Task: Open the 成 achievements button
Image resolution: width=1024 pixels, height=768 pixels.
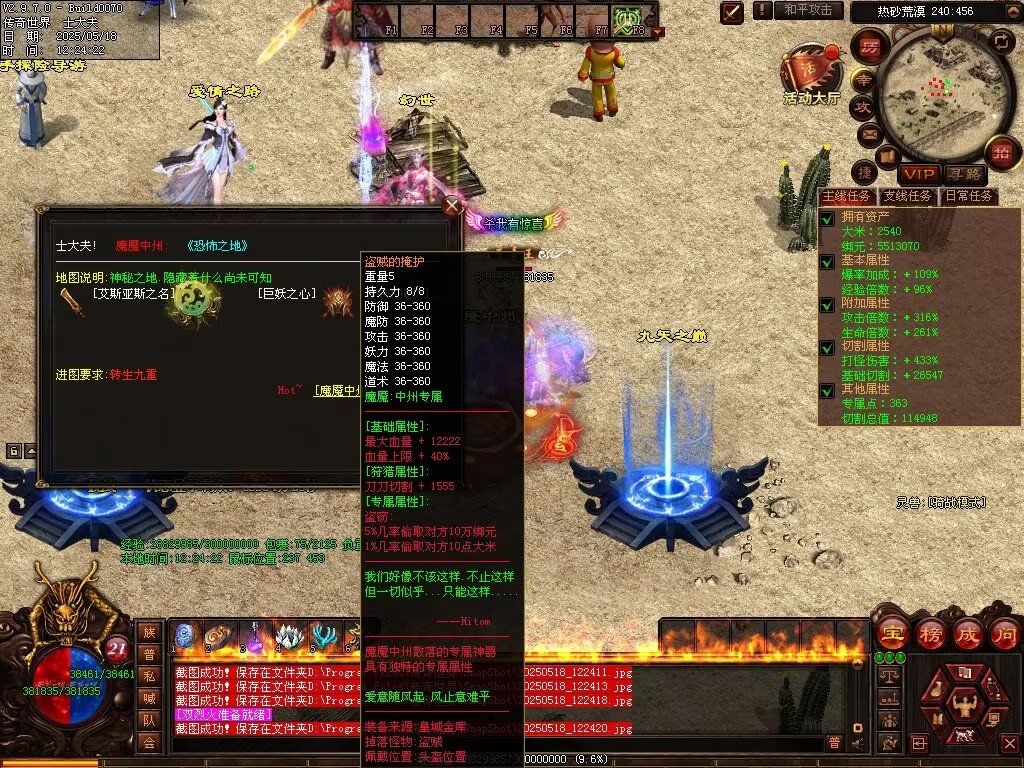Action: point(967,633)
